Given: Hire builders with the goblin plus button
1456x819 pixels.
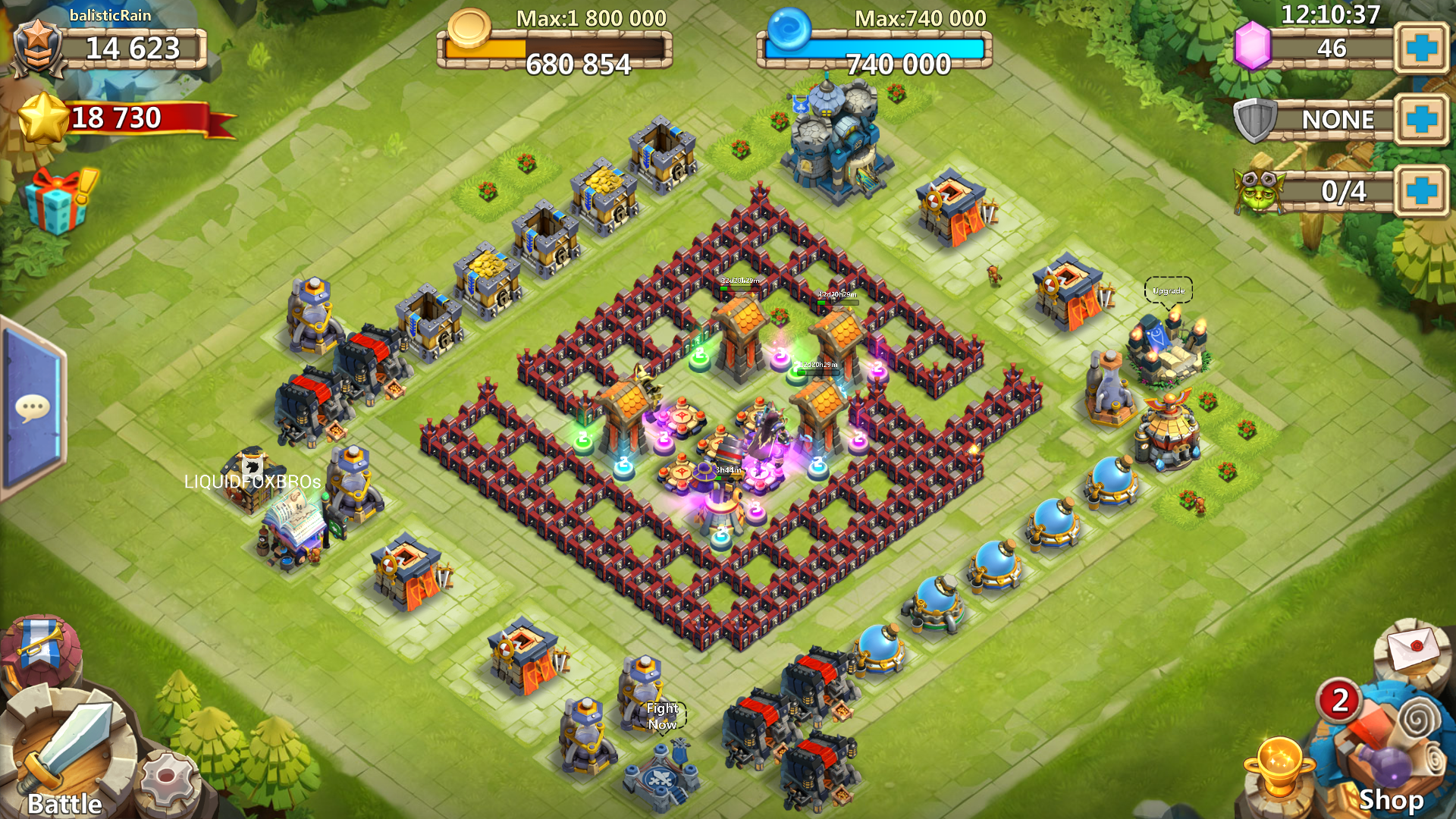Looking at the screenshot, I should tap(1421, 190).
